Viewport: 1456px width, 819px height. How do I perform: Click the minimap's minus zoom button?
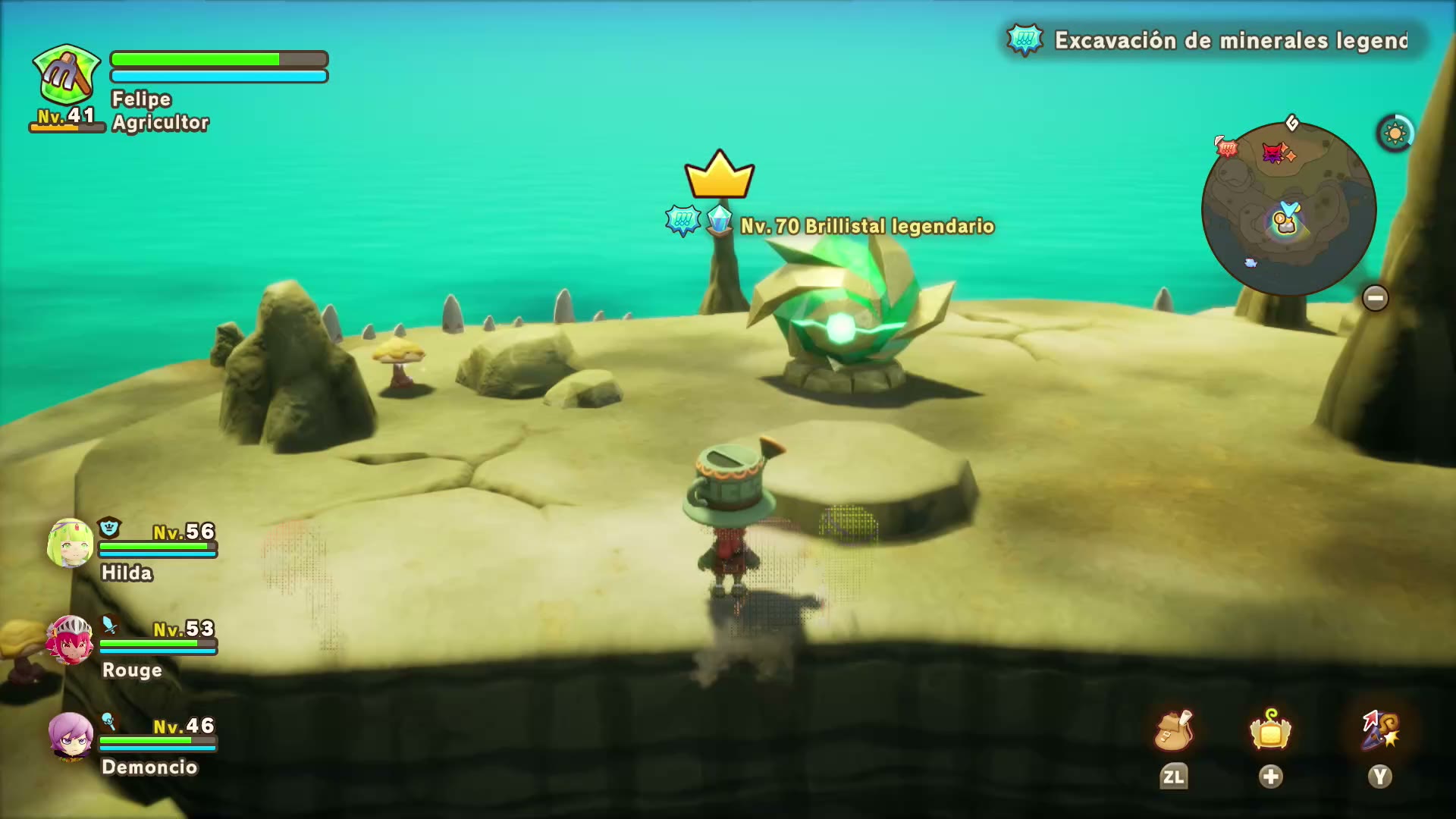pos(1375,298)
